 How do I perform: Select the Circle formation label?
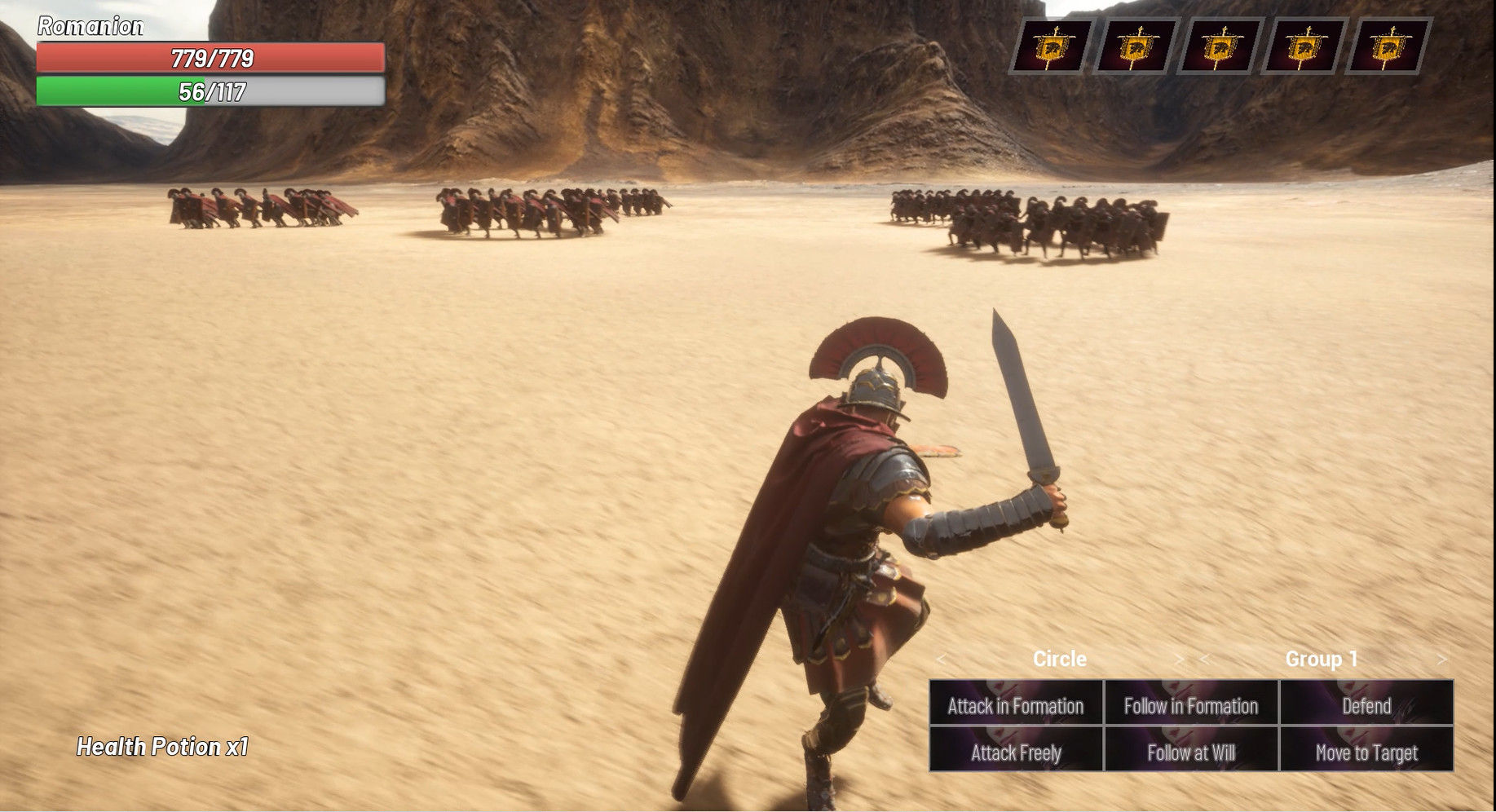(x=1059, y=659)
